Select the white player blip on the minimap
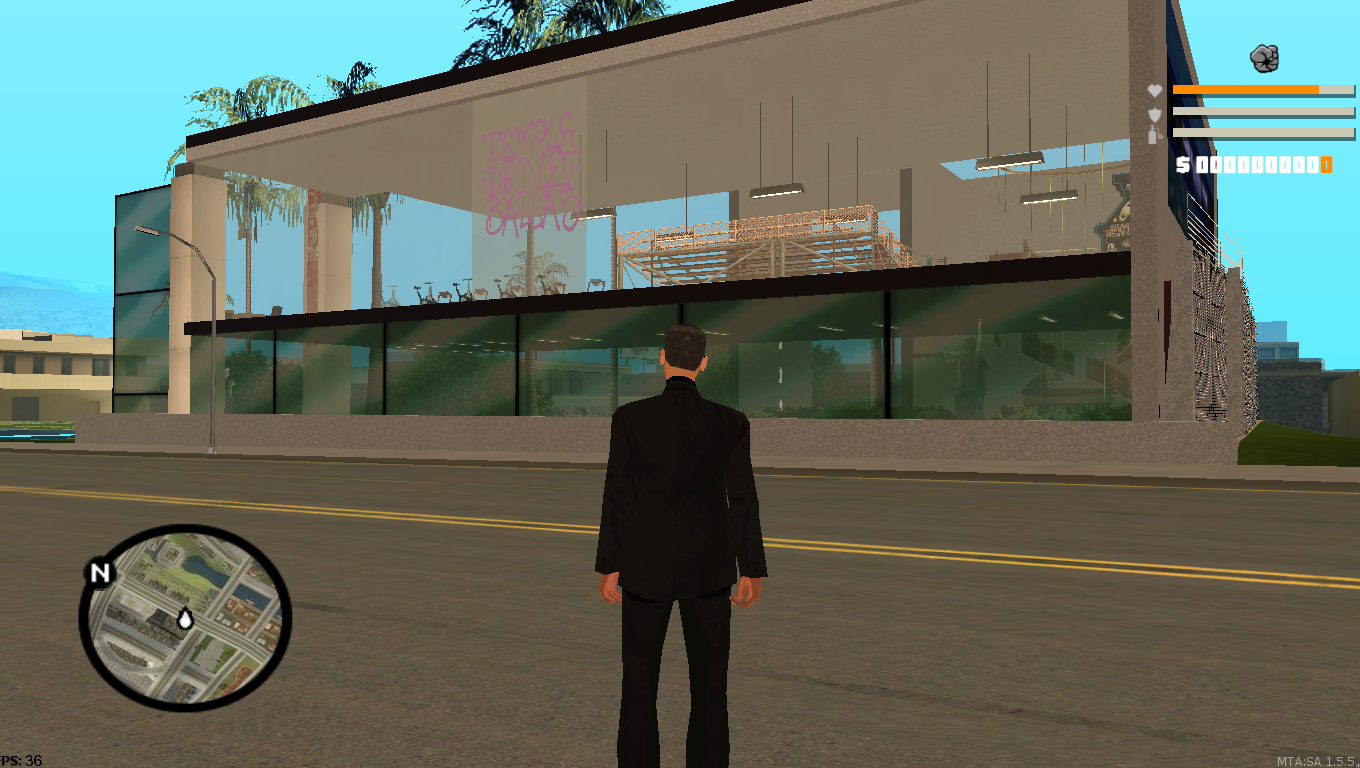The image size is (1360, 768). point(185,620)
